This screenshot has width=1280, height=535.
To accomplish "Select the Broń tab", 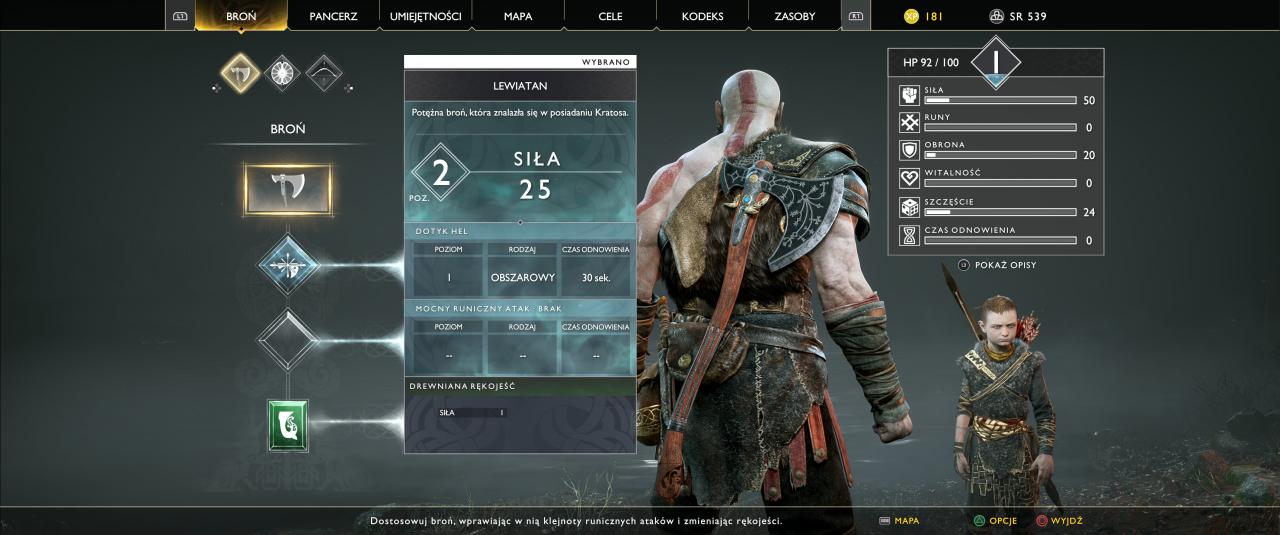I will click(x=241, y=16).
